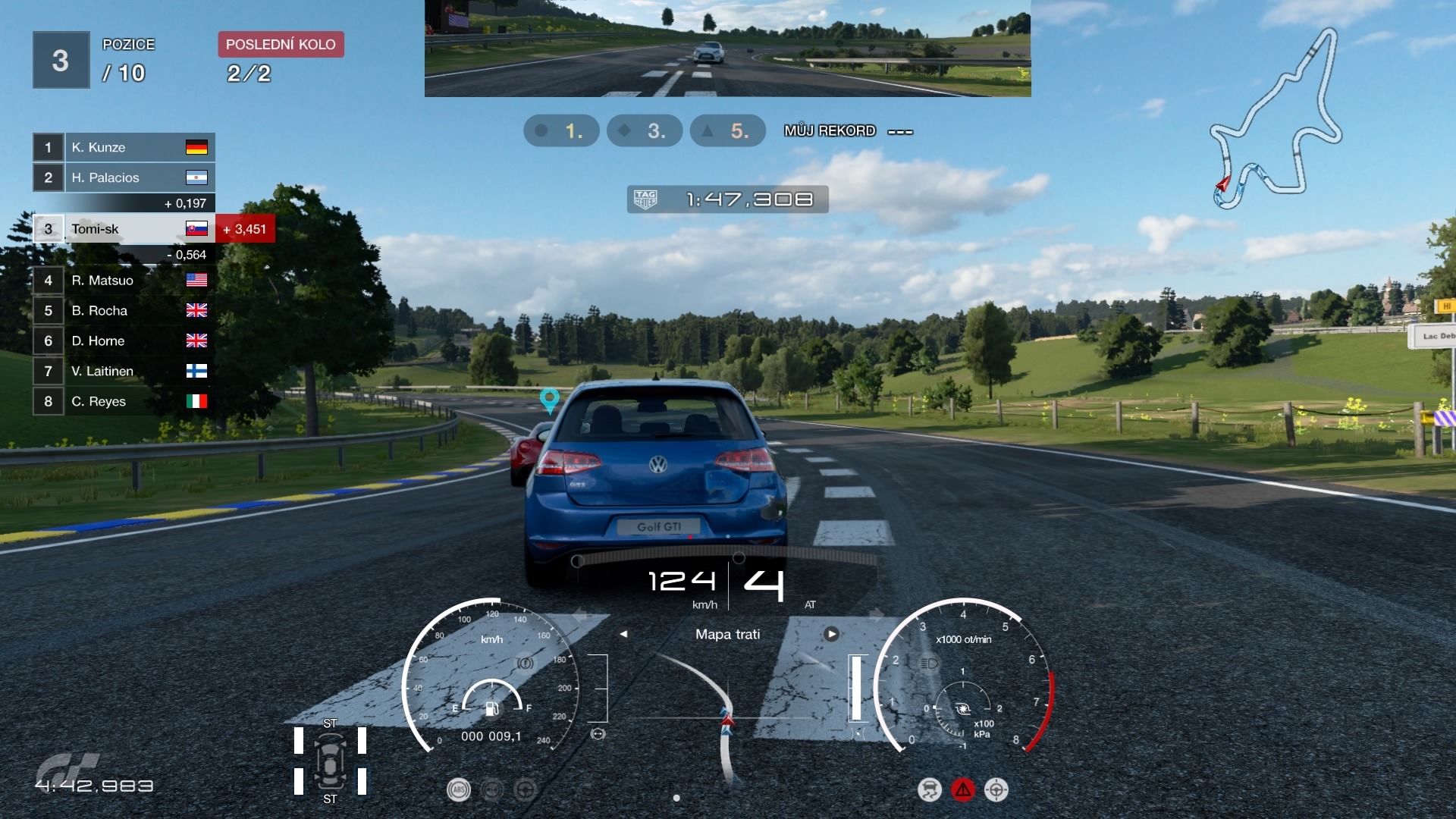Choose V. Laitinen in the standings
The width and height of the screenshot is (1456, 819).
click(124, 372)
